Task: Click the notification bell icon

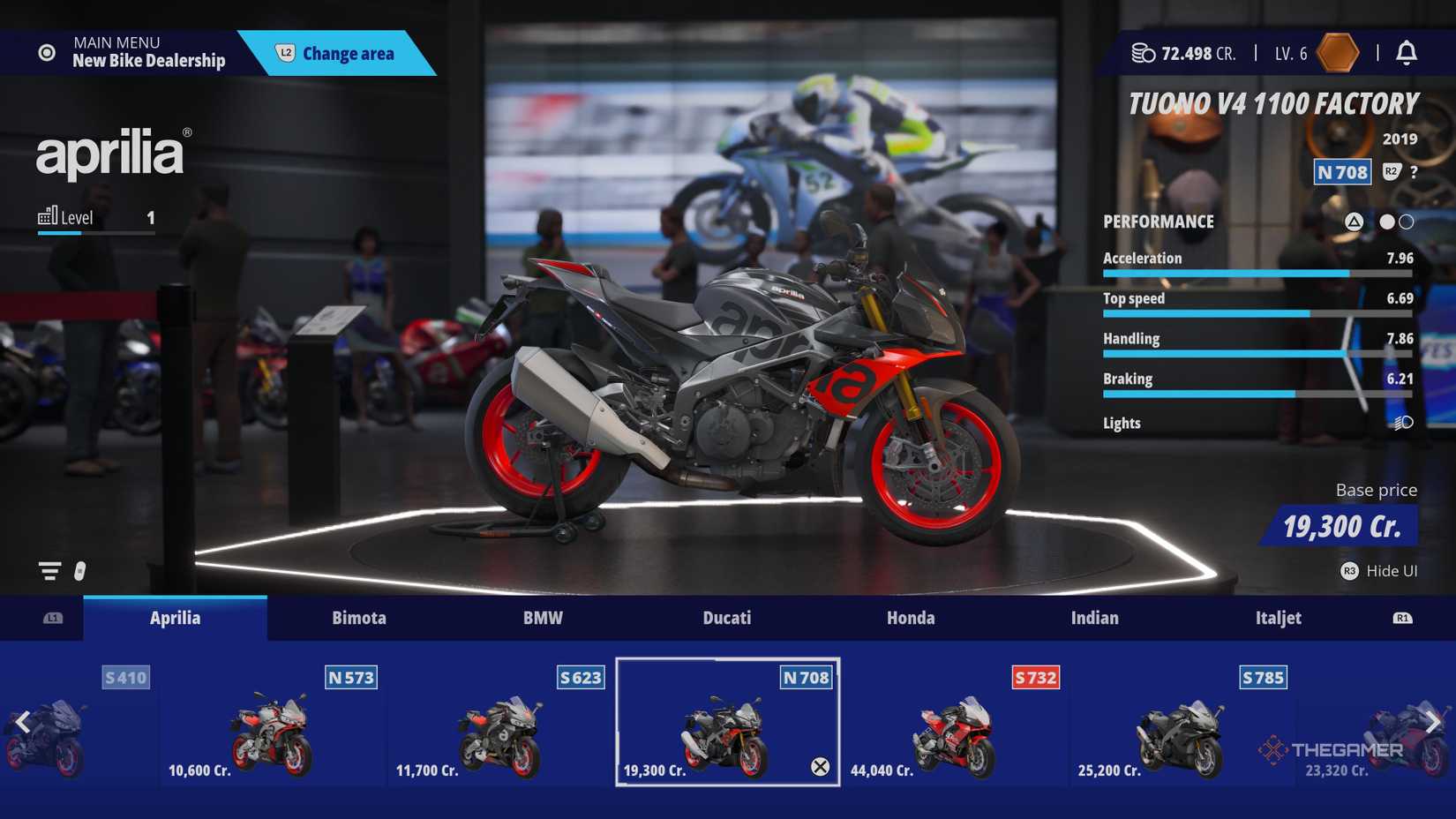Action: 1407,53
